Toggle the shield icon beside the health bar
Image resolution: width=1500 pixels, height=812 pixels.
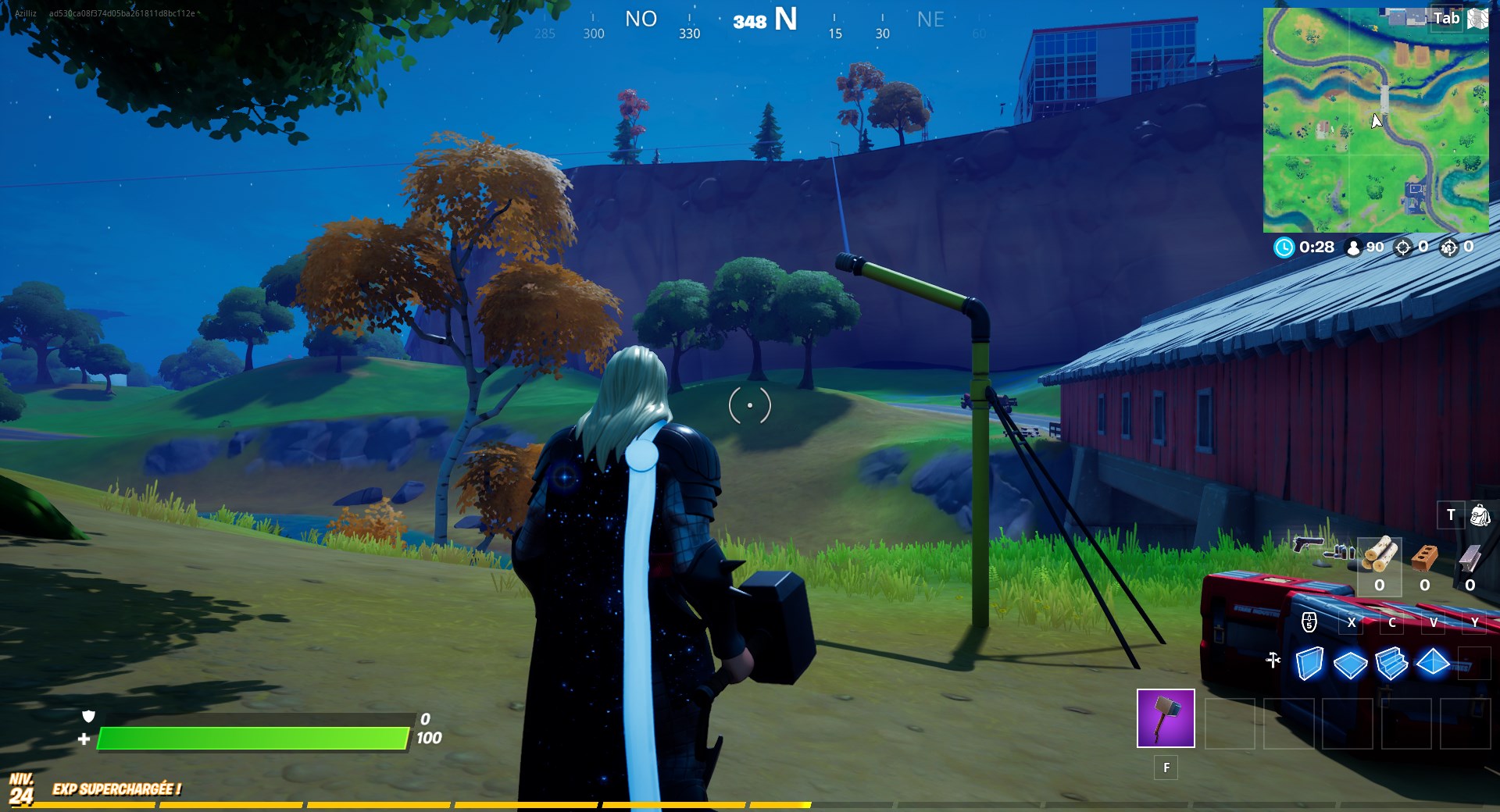pyautogui.click(x=88, y=718)
